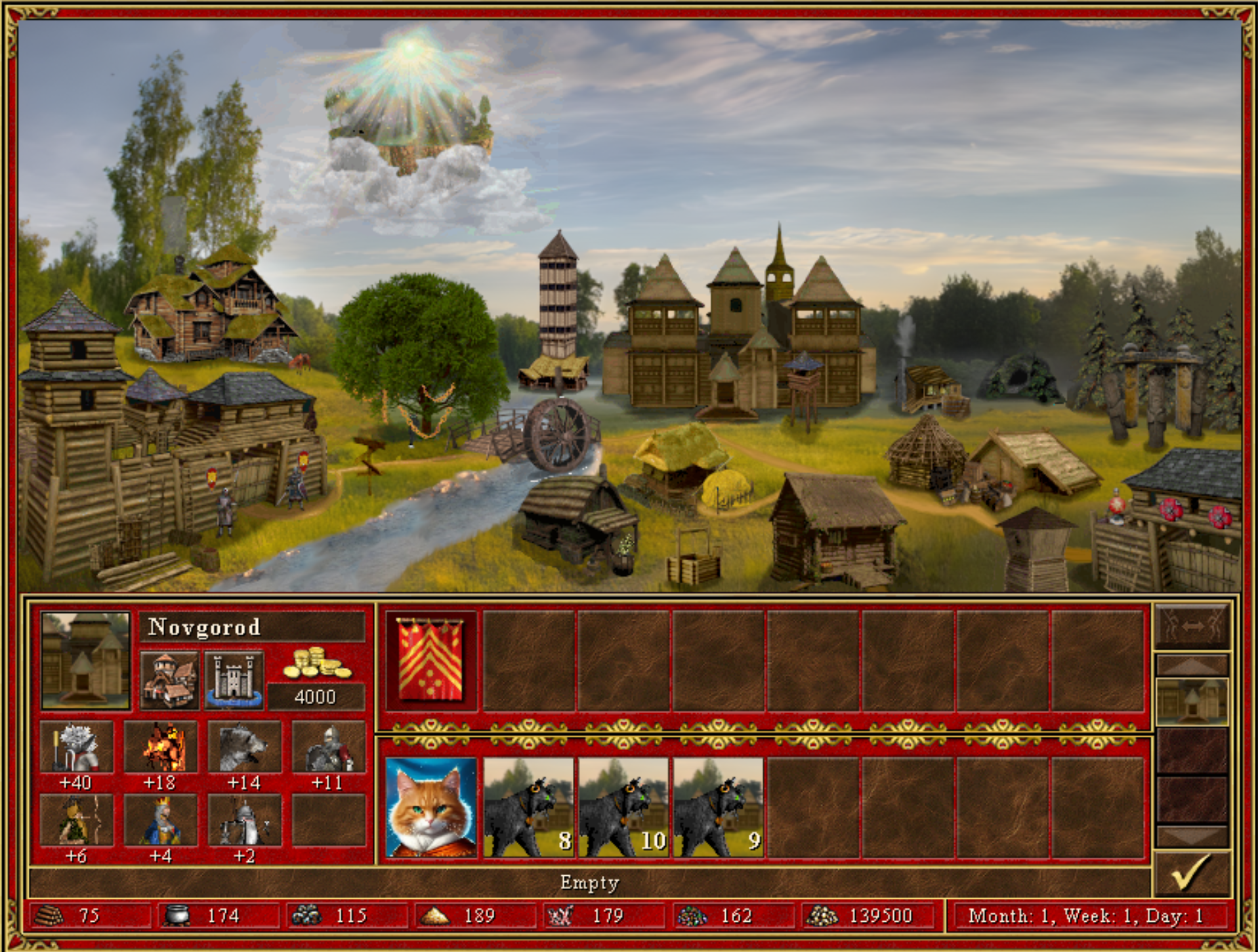Click the town list up arrow
This screenshot has width=1258, height=952.
coord(1191,666)
